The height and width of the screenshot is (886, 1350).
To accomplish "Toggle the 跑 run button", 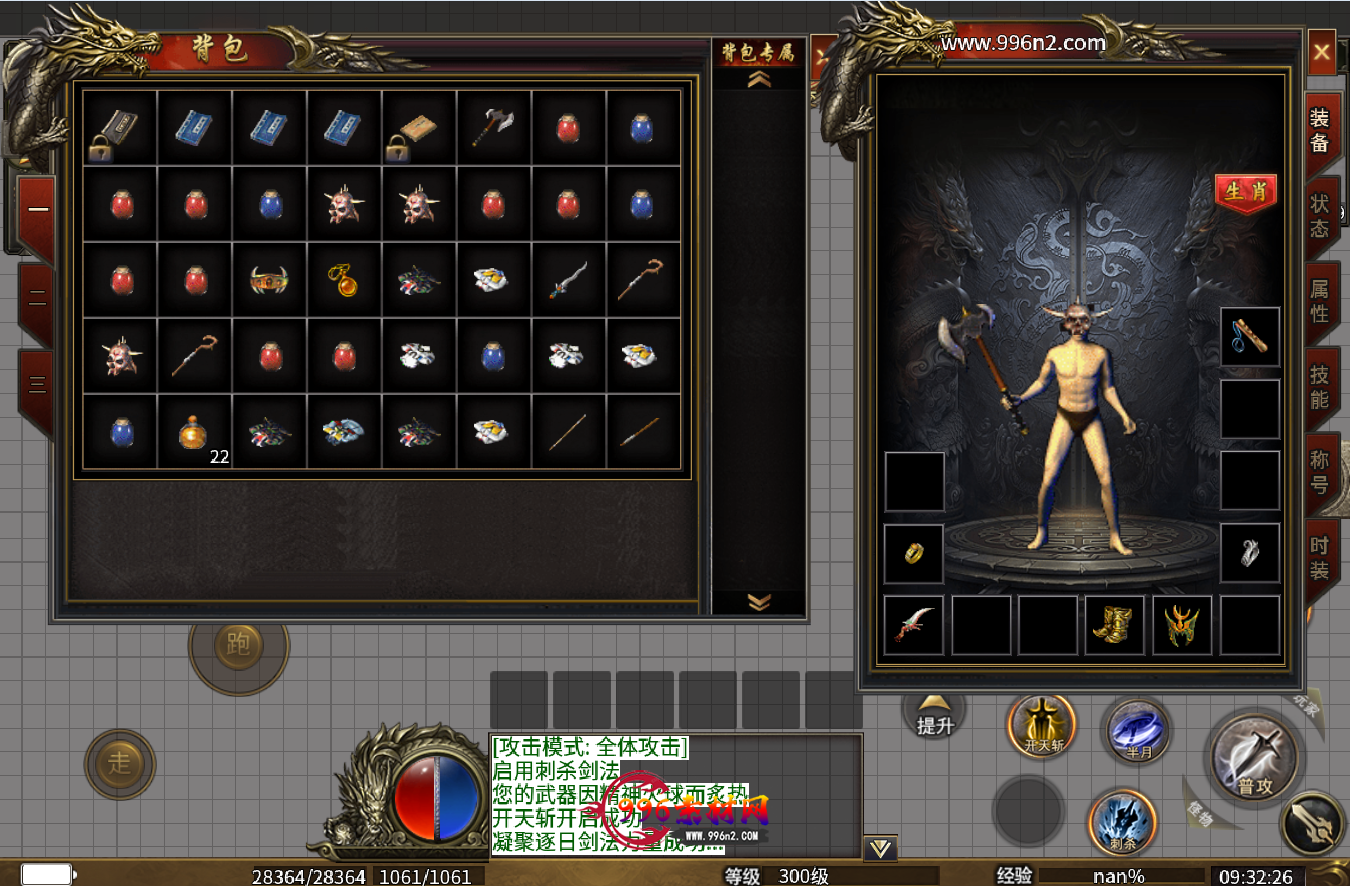I will point(238,645).
